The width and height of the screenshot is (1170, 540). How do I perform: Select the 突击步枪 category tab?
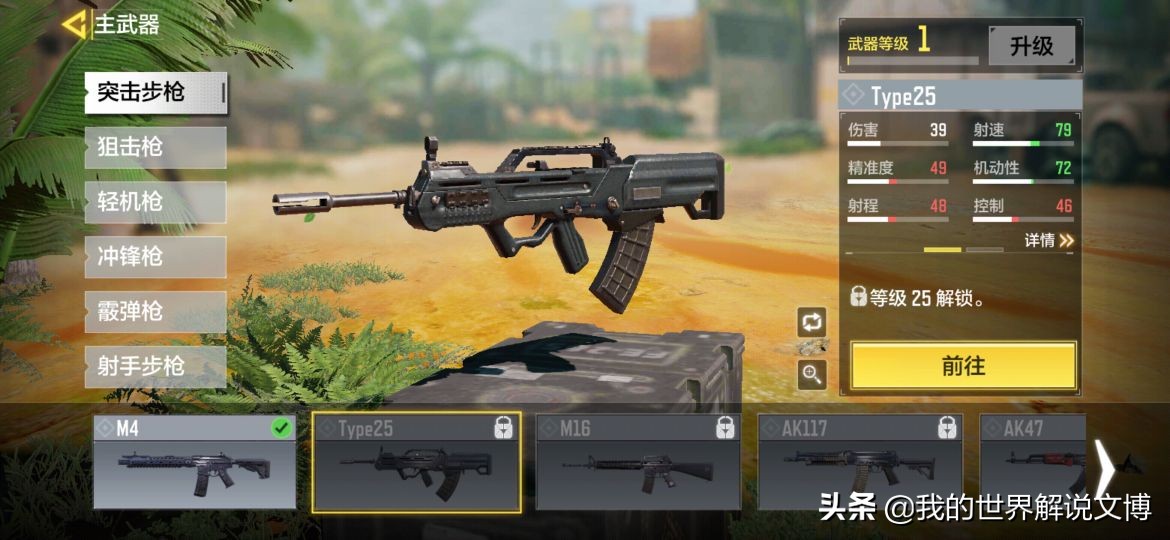tap(155, 93)
